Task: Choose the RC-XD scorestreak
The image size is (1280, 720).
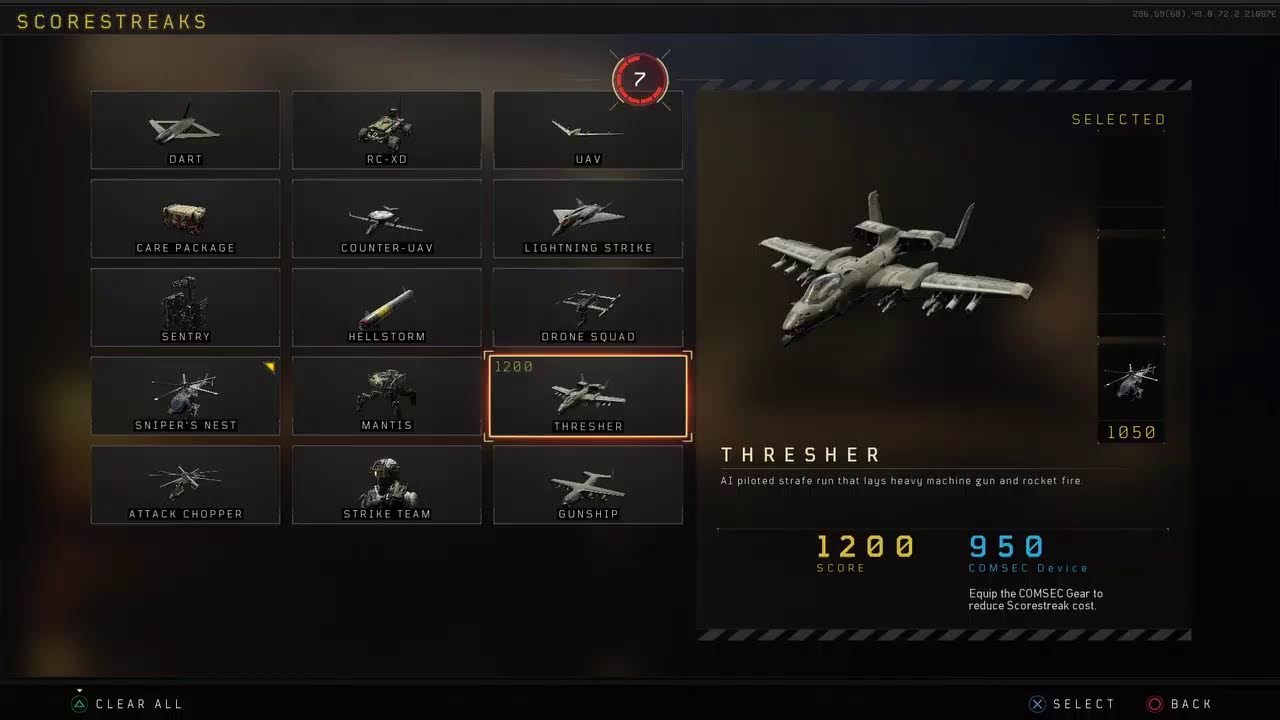Action: tap(386, 130)
